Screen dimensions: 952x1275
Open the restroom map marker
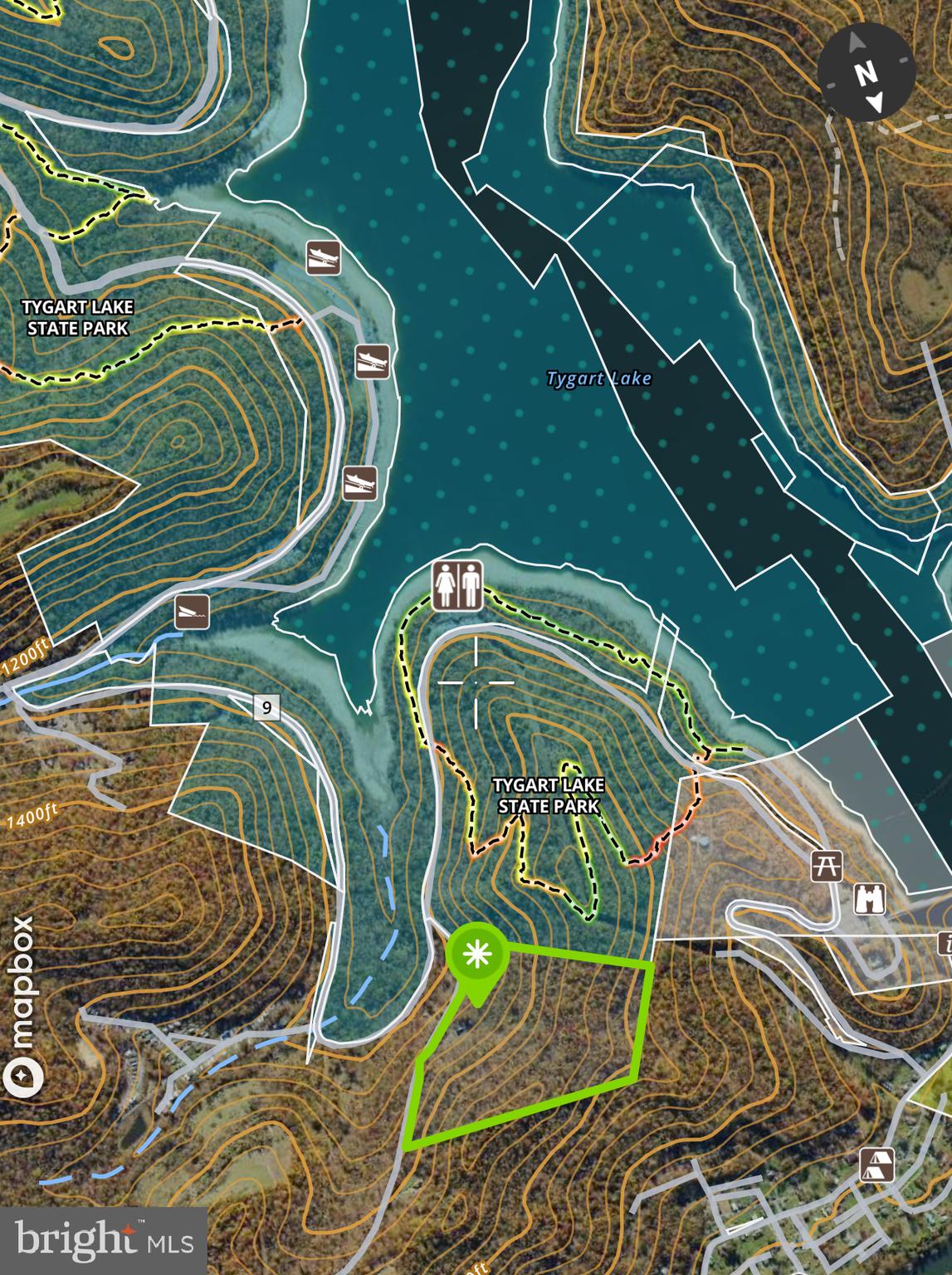click(457, 586)
